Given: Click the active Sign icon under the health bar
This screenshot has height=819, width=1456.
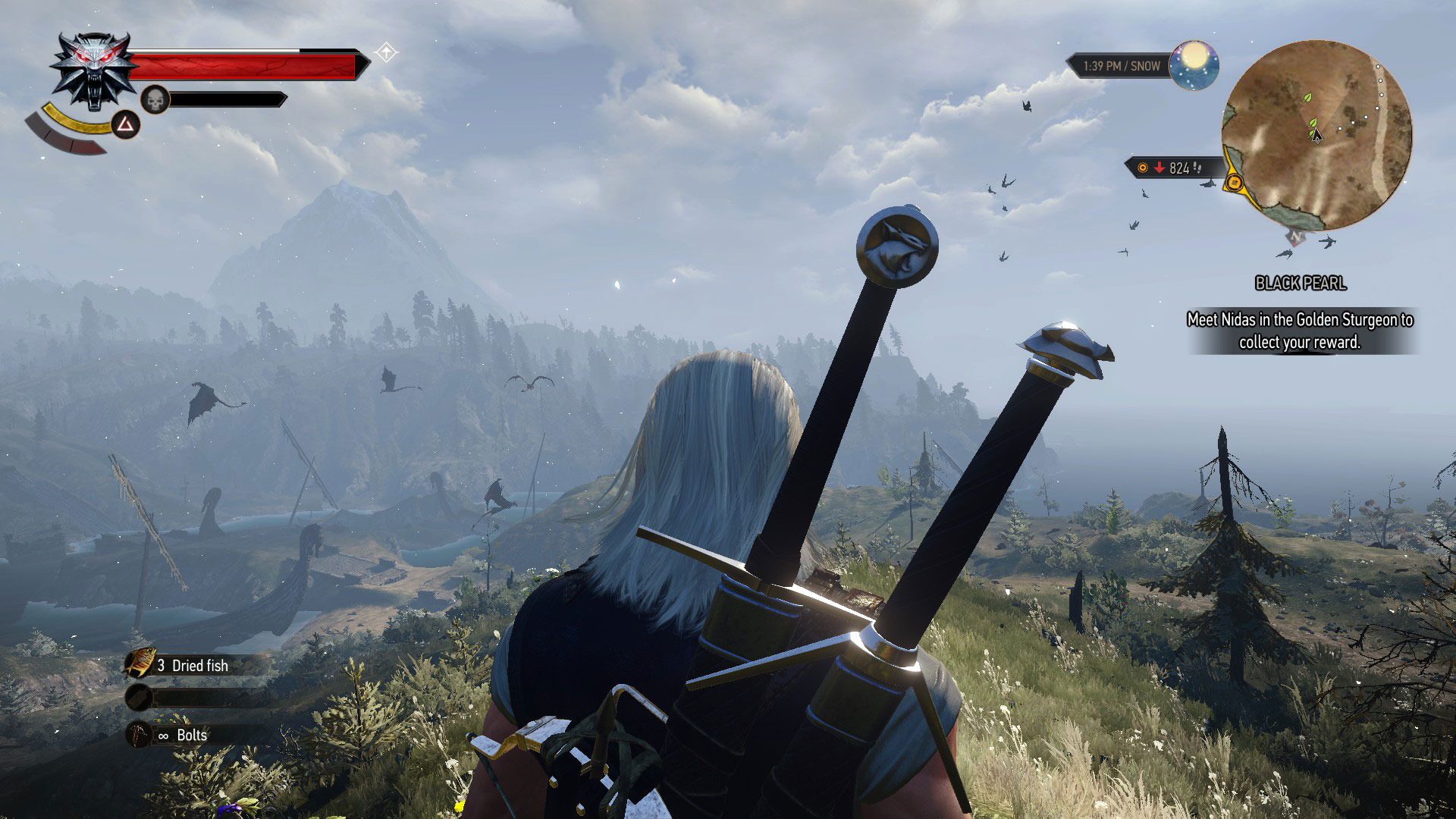Looking at the screenshot, I should 125,126.
